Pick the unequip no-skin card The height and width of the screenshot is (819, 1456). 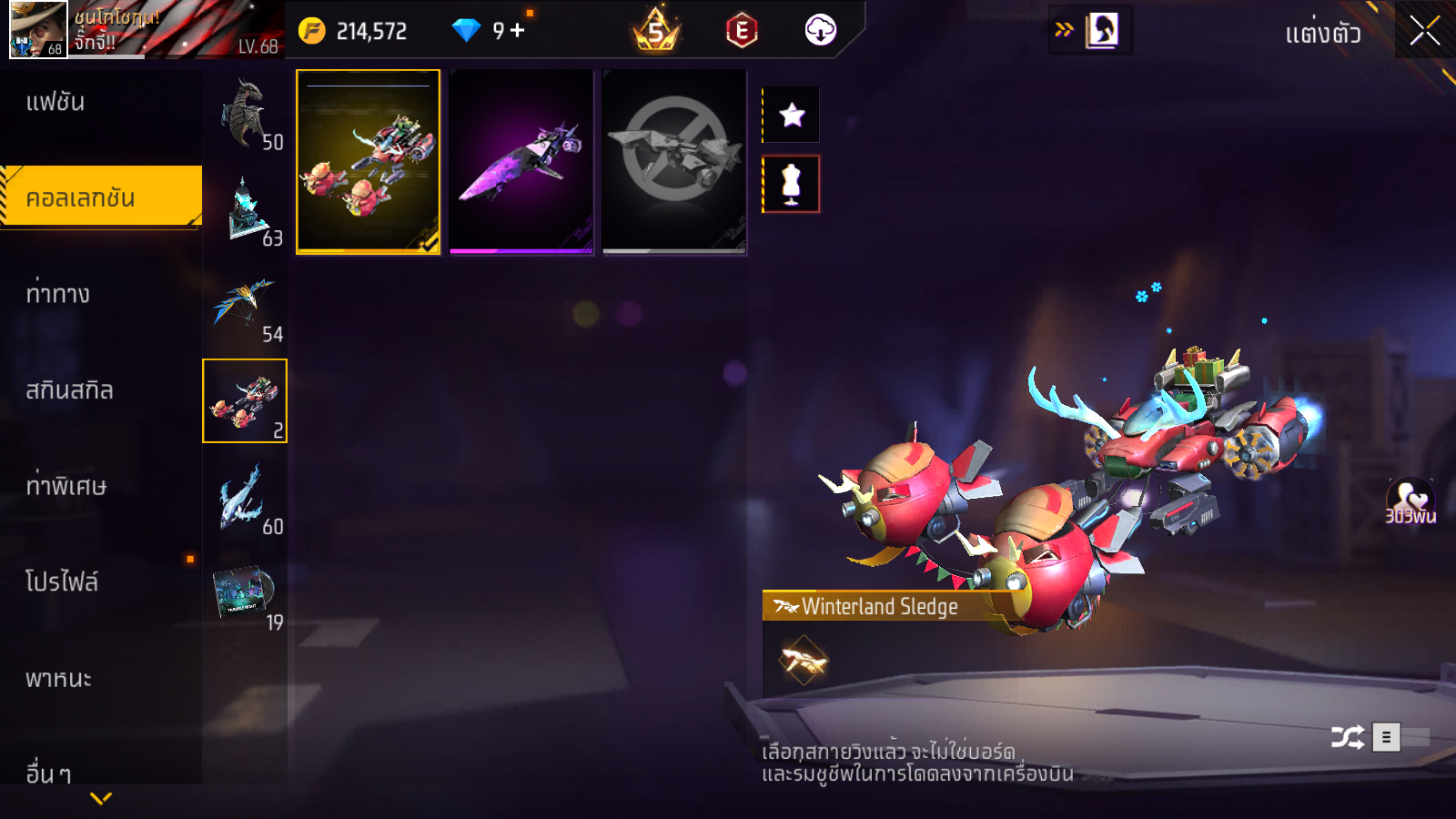pos(674,162)
